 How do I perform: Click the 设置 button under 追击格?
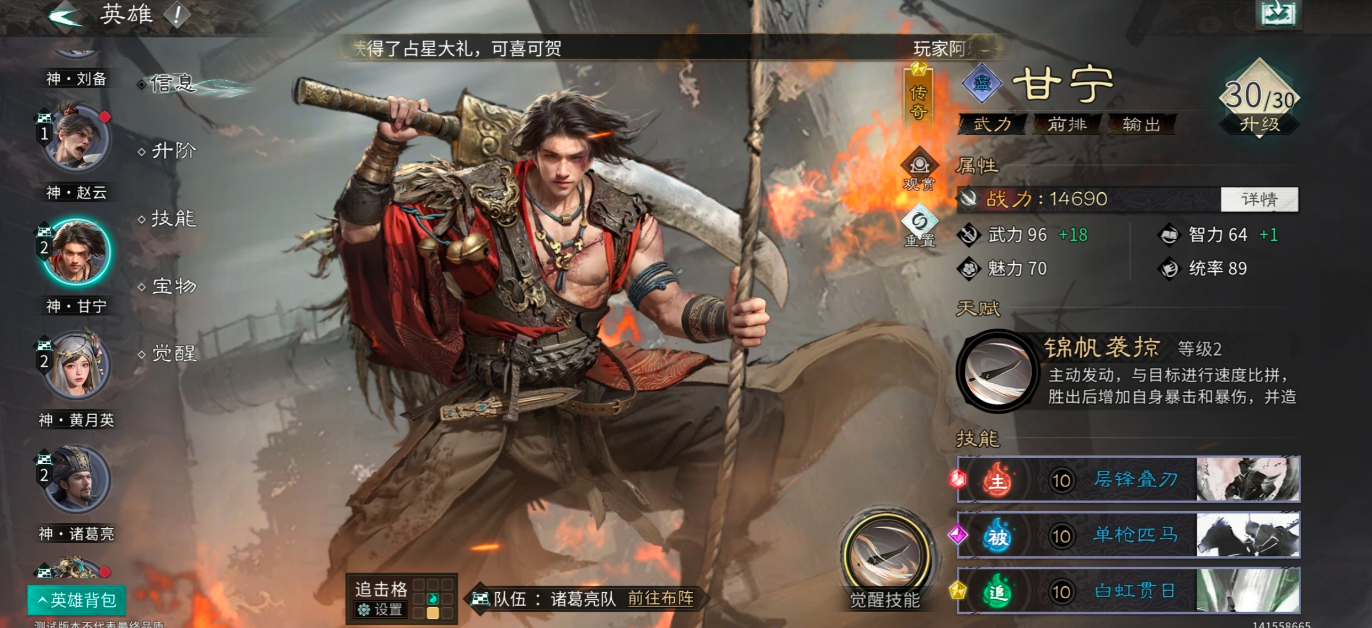coord(381,609)
